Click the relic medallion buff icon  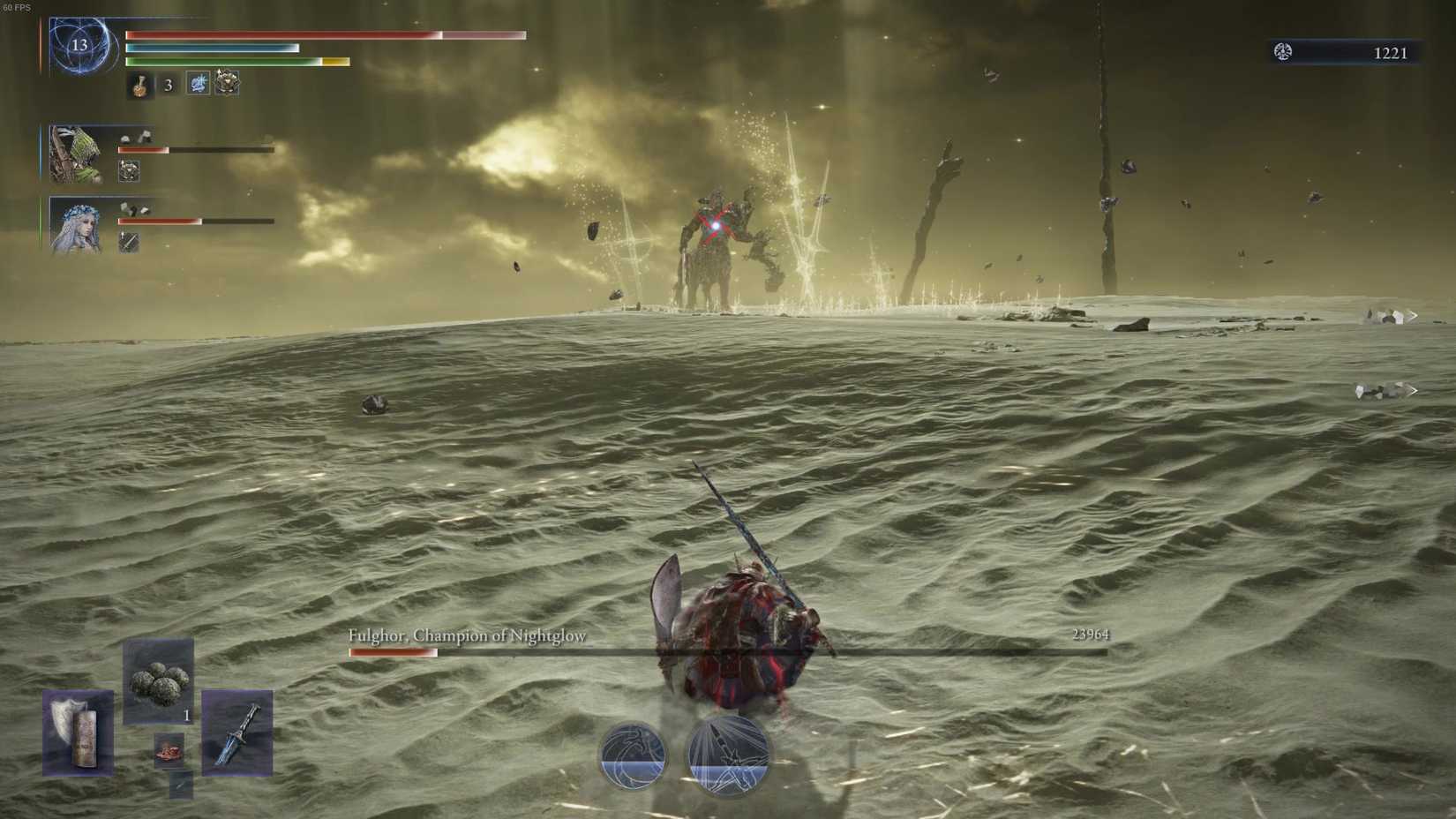coord(228,85)
